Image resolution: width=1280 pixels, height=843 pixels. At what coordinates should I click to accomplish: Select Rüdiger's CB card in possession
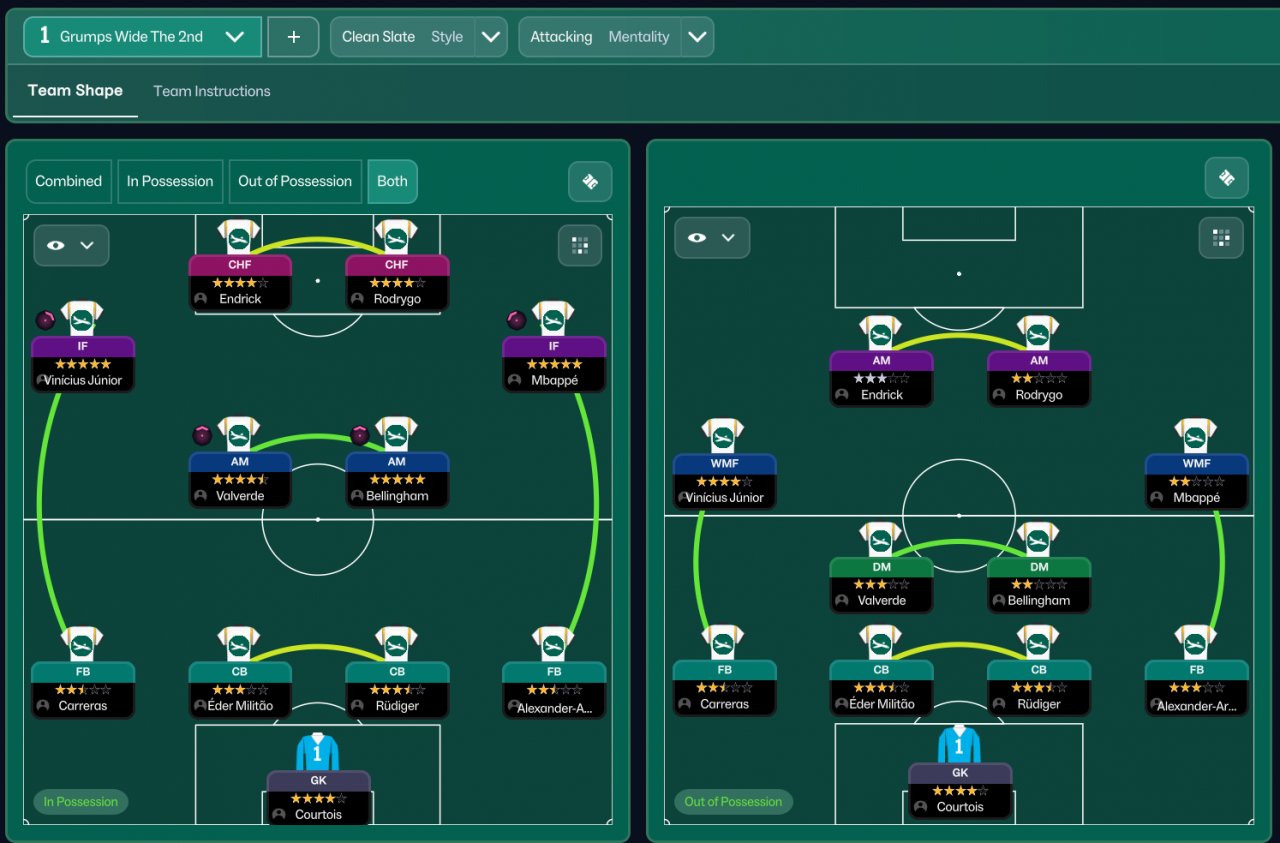[397, 688]
